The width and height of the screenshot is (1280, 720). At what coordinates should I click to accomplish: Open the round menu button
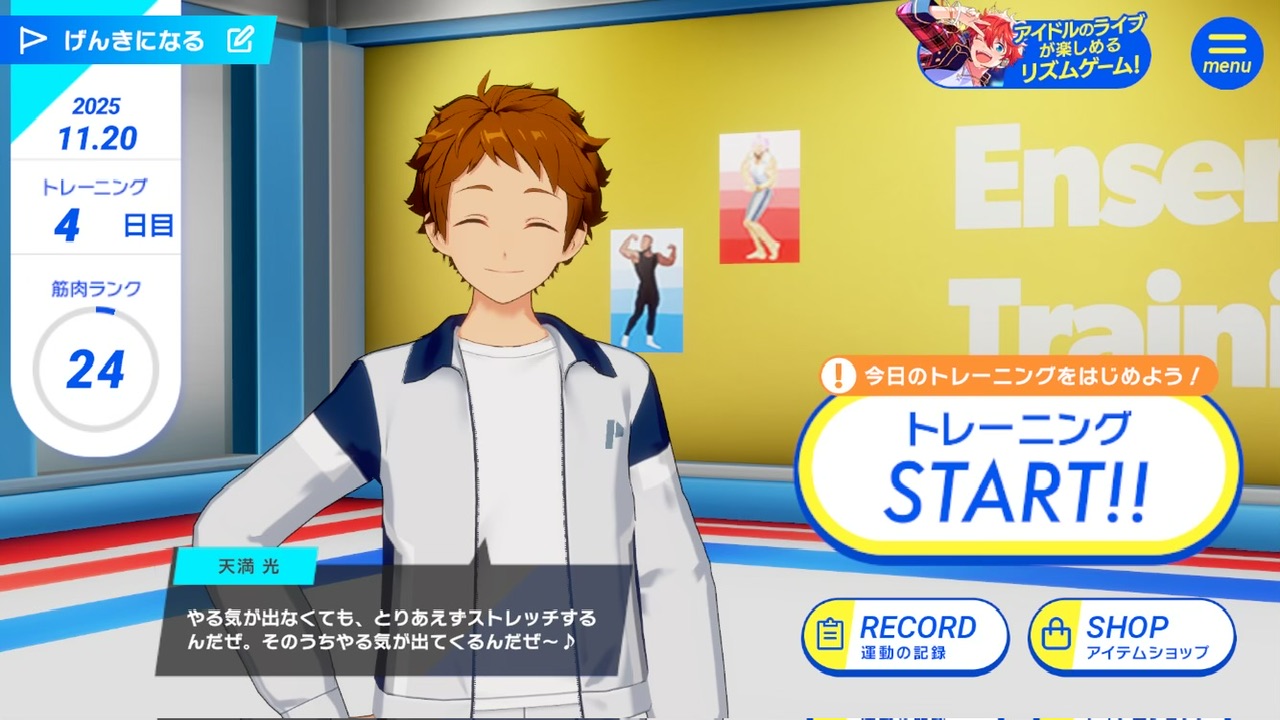(x=1226, y=52)
